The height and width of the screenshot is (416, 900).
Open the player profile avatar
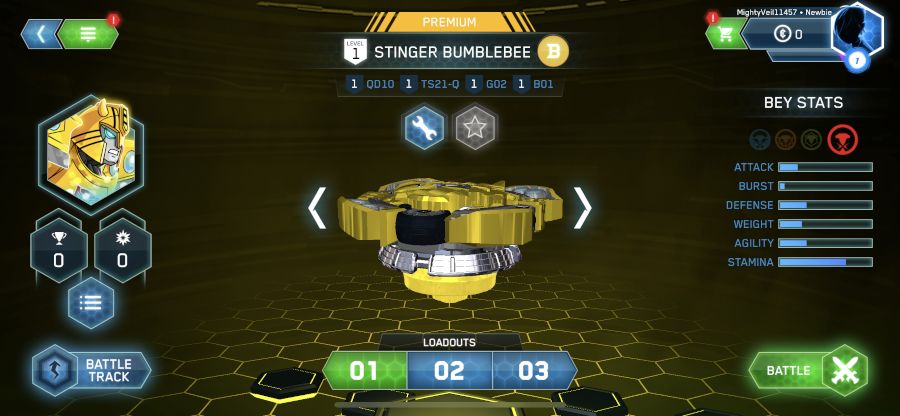coord(857,32)
